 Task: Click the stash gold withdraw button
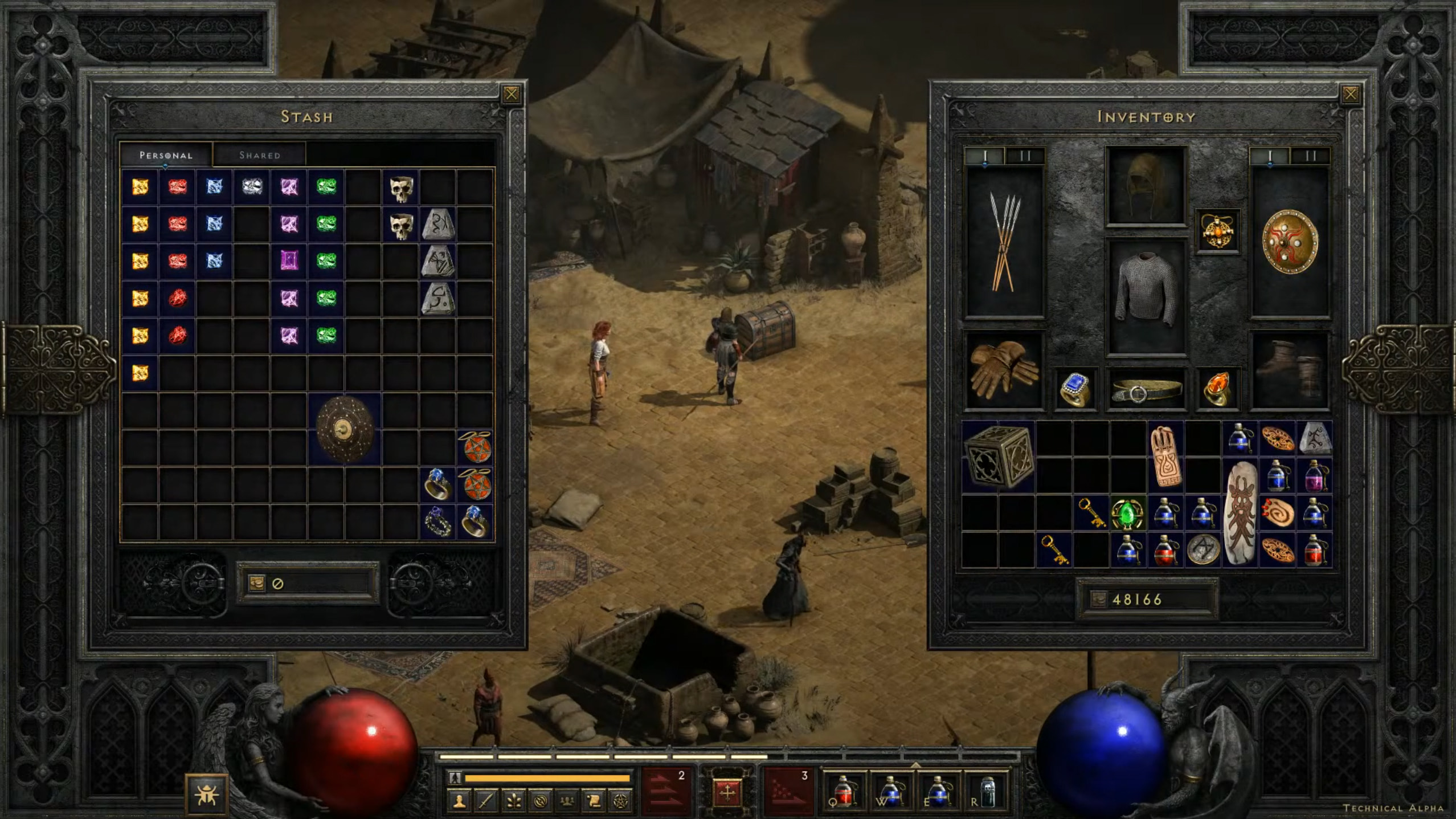pyautogui.click(x=256, y=583)
